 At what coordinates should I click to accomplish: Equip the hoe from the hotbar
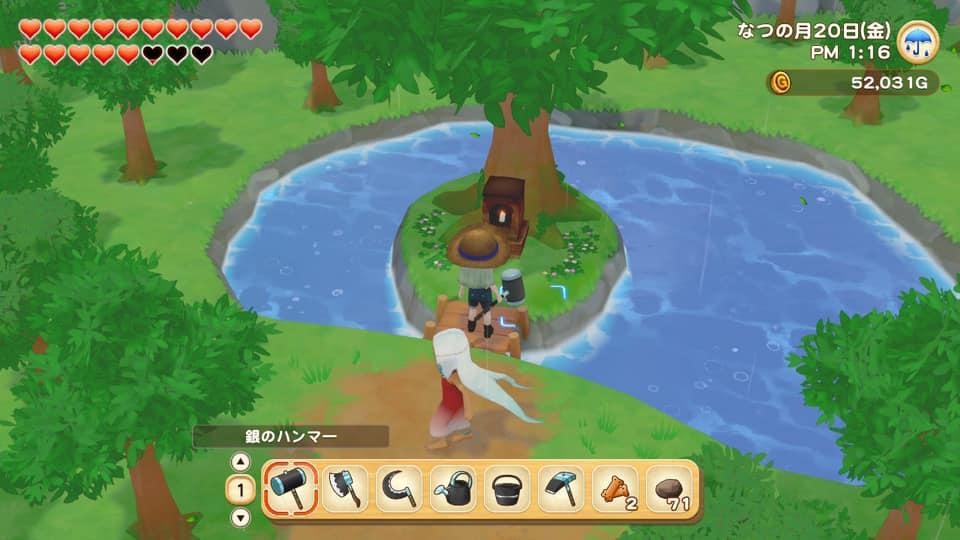point(561,489)
